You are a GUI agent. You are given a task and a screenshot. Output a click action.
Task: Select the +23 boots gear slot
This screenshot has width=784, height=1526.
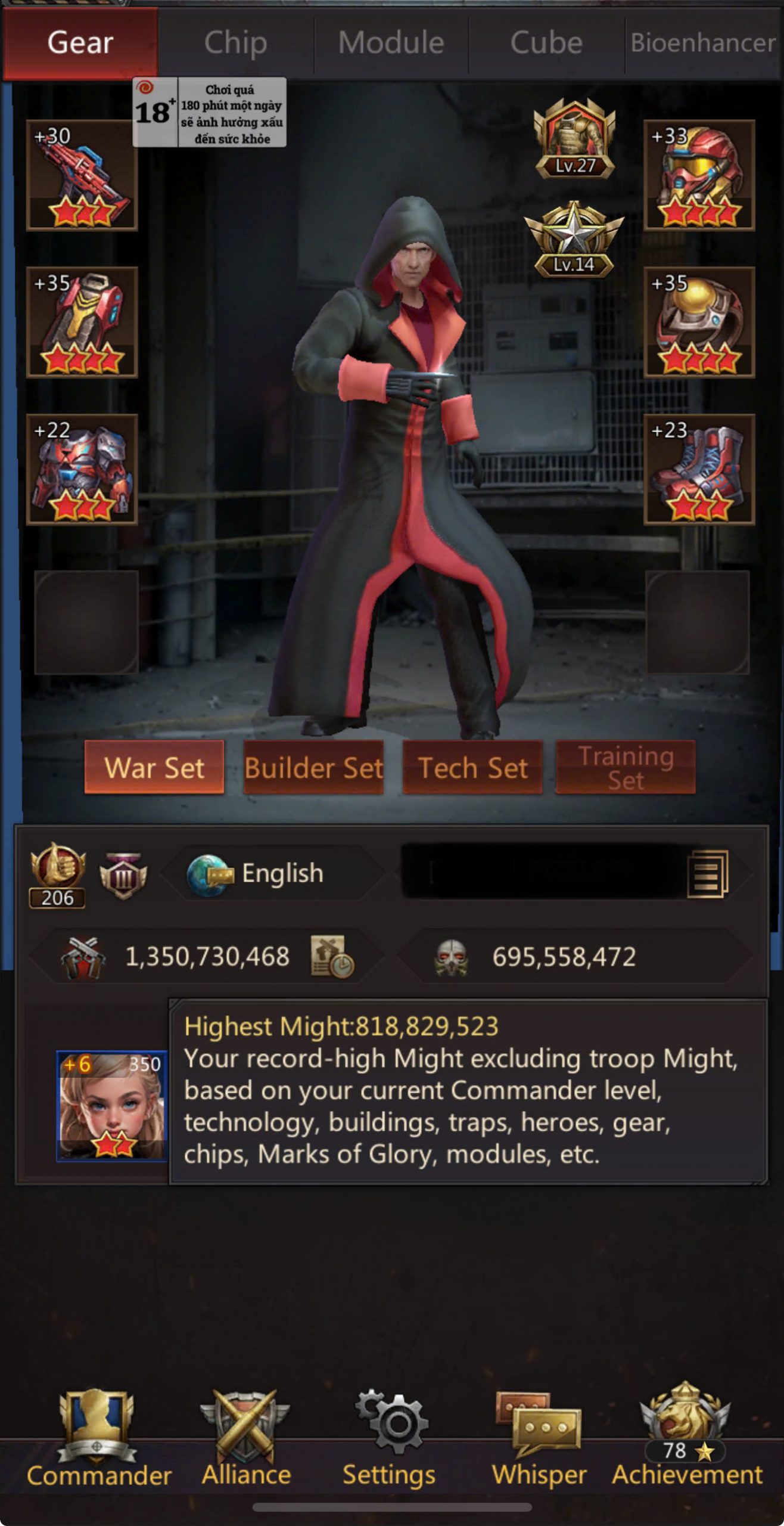click(699, 470)
